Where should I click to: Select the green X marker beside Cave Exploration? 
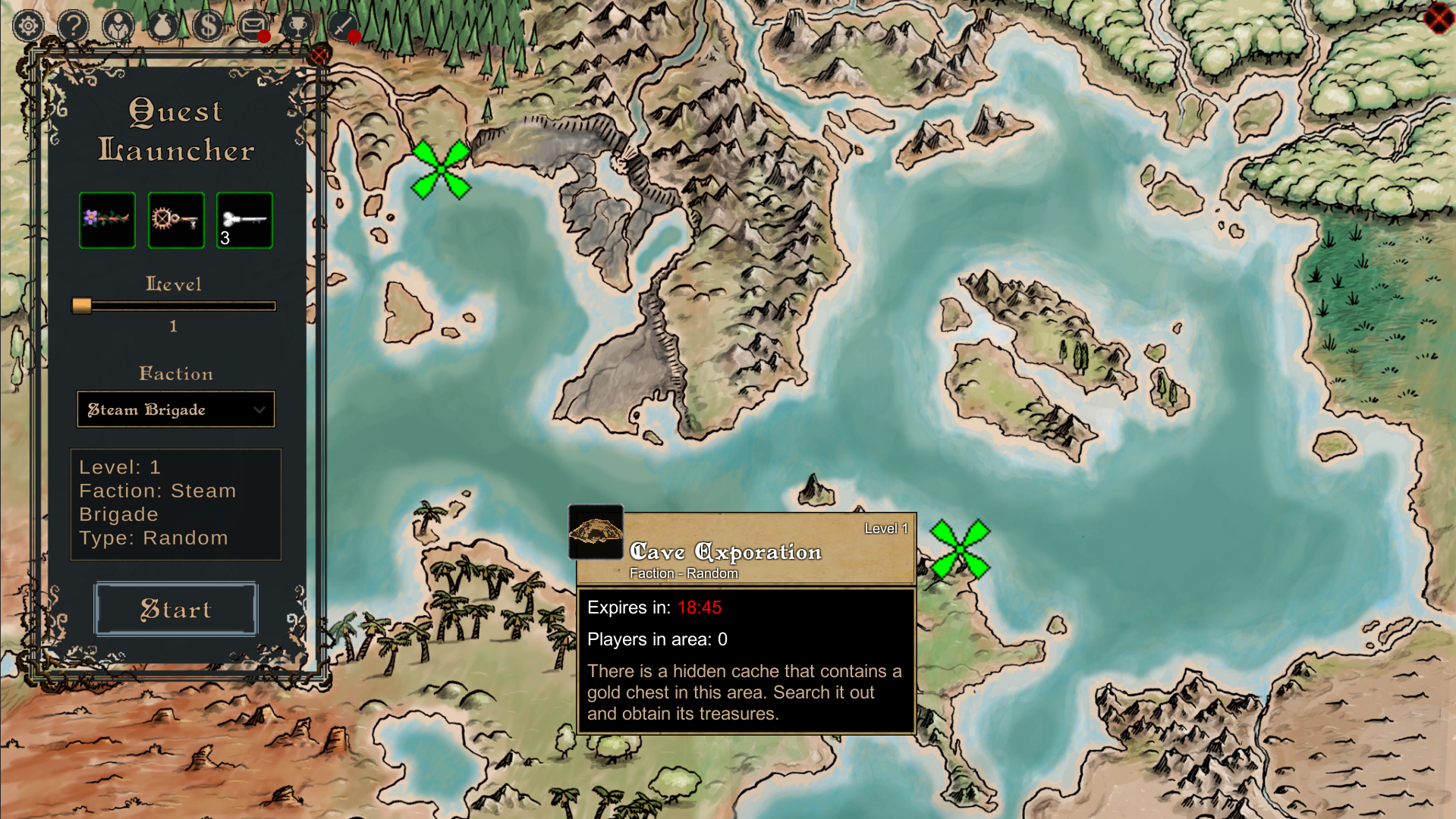tap(960, 548)
